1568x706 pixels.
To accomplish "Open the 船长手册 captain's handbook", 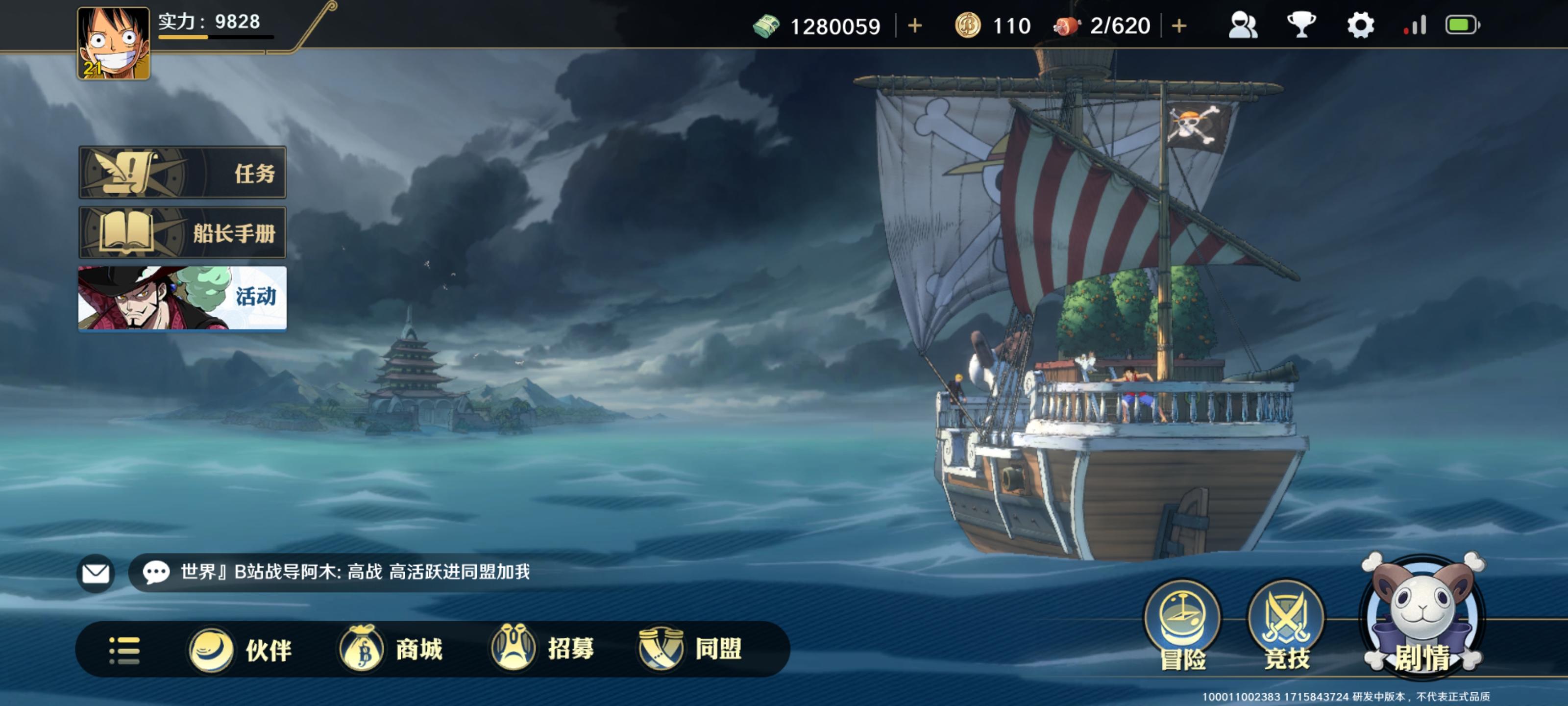I will point(182,233).
